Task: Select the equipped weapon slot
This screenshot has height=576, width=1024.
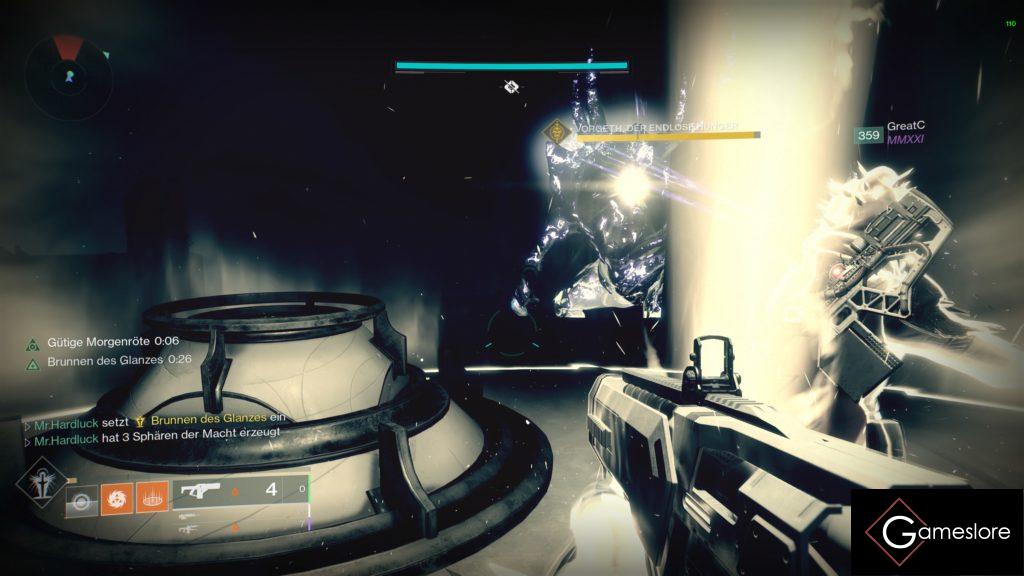Action: click(240, 491)
